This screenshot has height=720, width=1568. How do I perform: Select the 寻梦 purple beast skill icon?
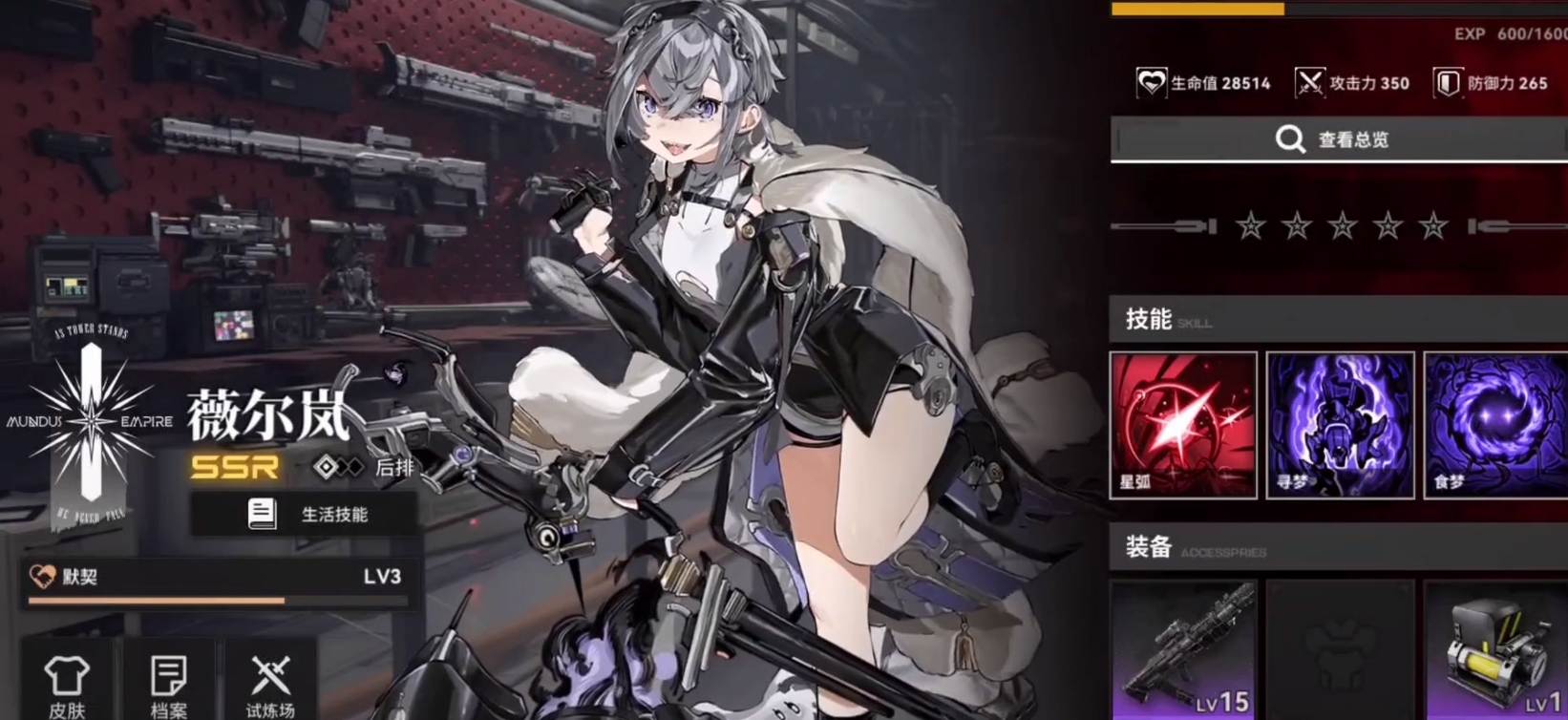[1340, 425]
